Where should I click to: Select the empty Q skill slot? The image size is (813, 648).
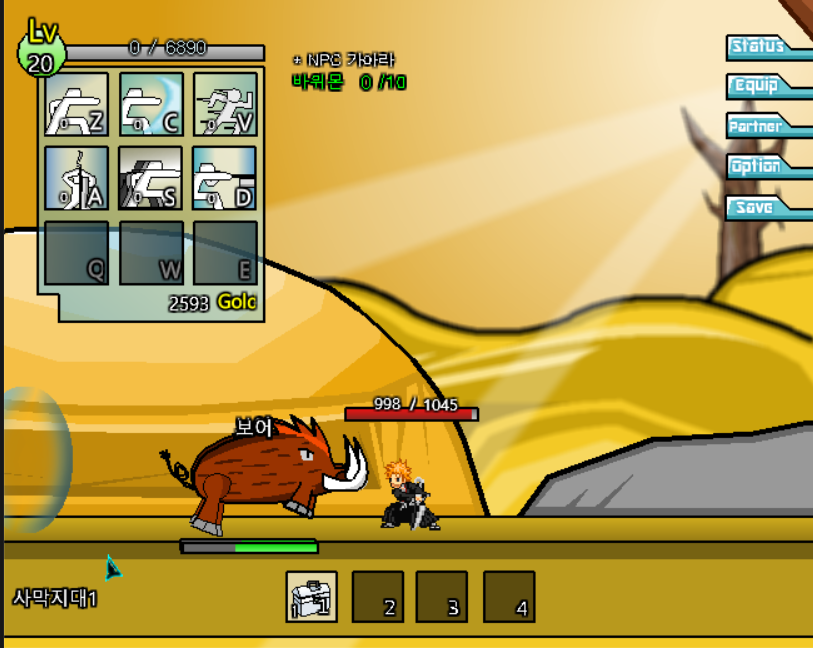[77, 252]
